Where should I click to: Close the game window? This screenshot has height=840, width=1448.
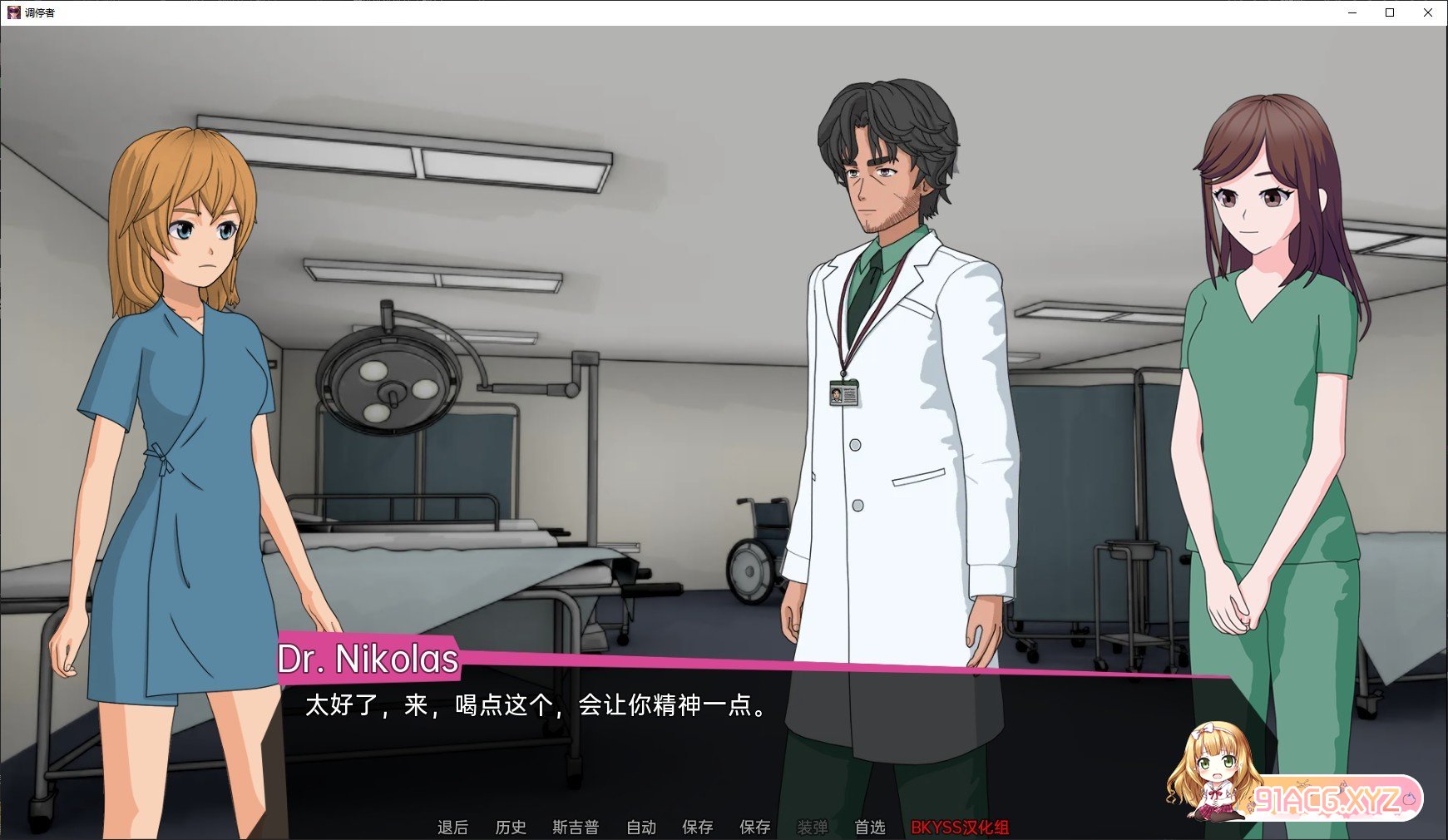[x=1428, y=12]
